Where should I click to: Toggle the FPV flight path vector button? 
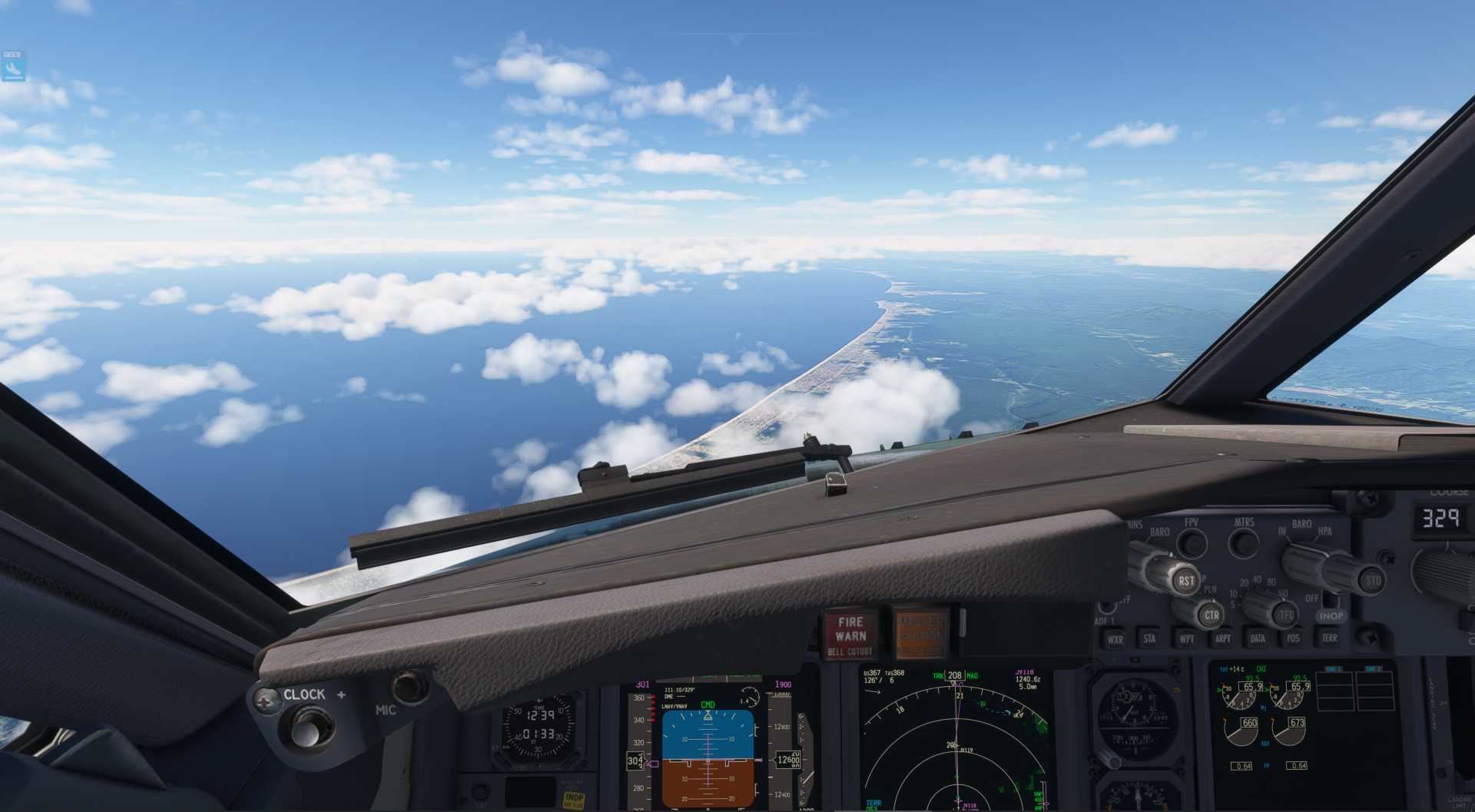tap(1192, 544)
